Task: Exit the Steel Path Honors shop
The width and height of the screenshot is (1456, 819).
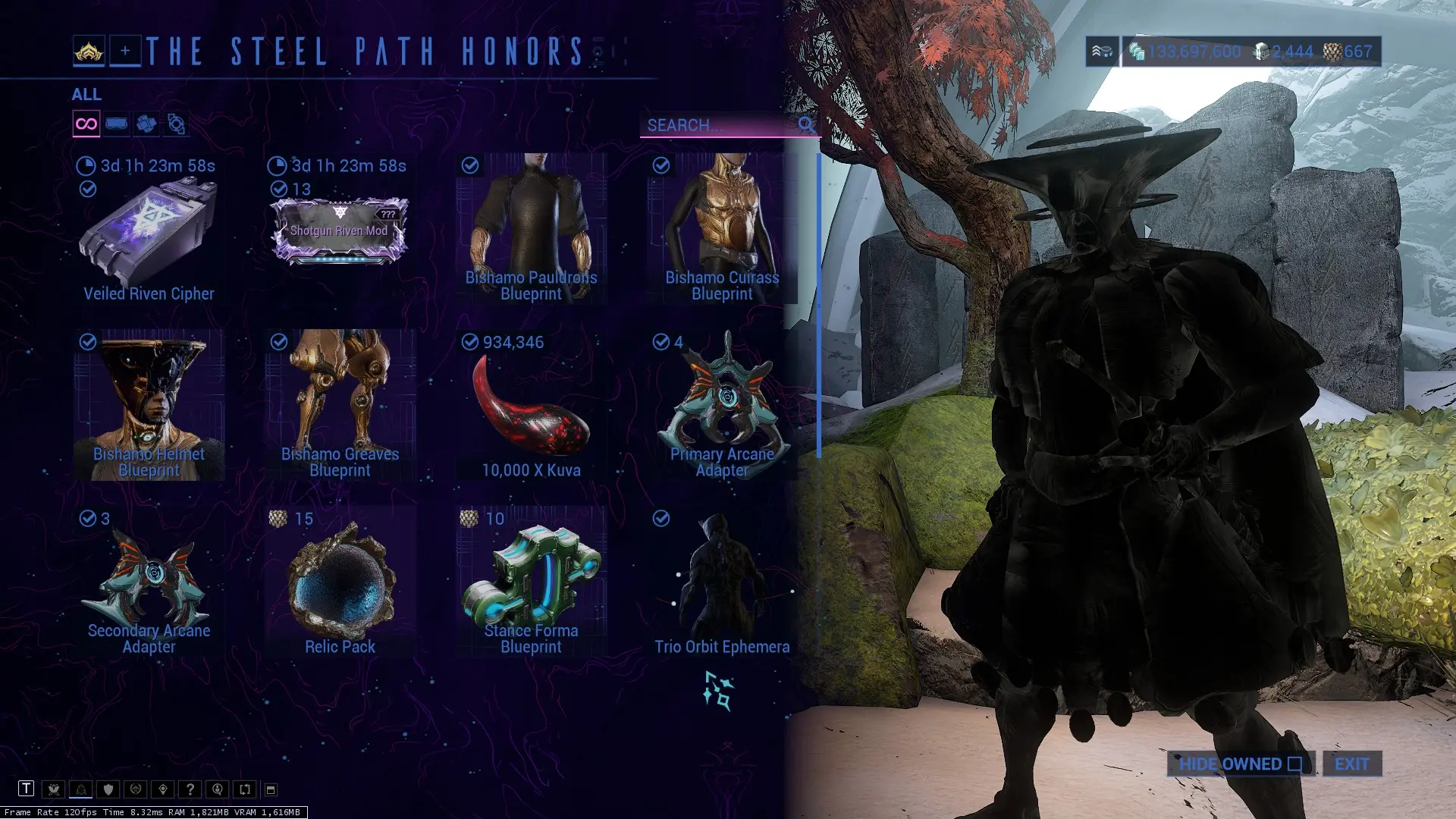Action: point(1351,764)
